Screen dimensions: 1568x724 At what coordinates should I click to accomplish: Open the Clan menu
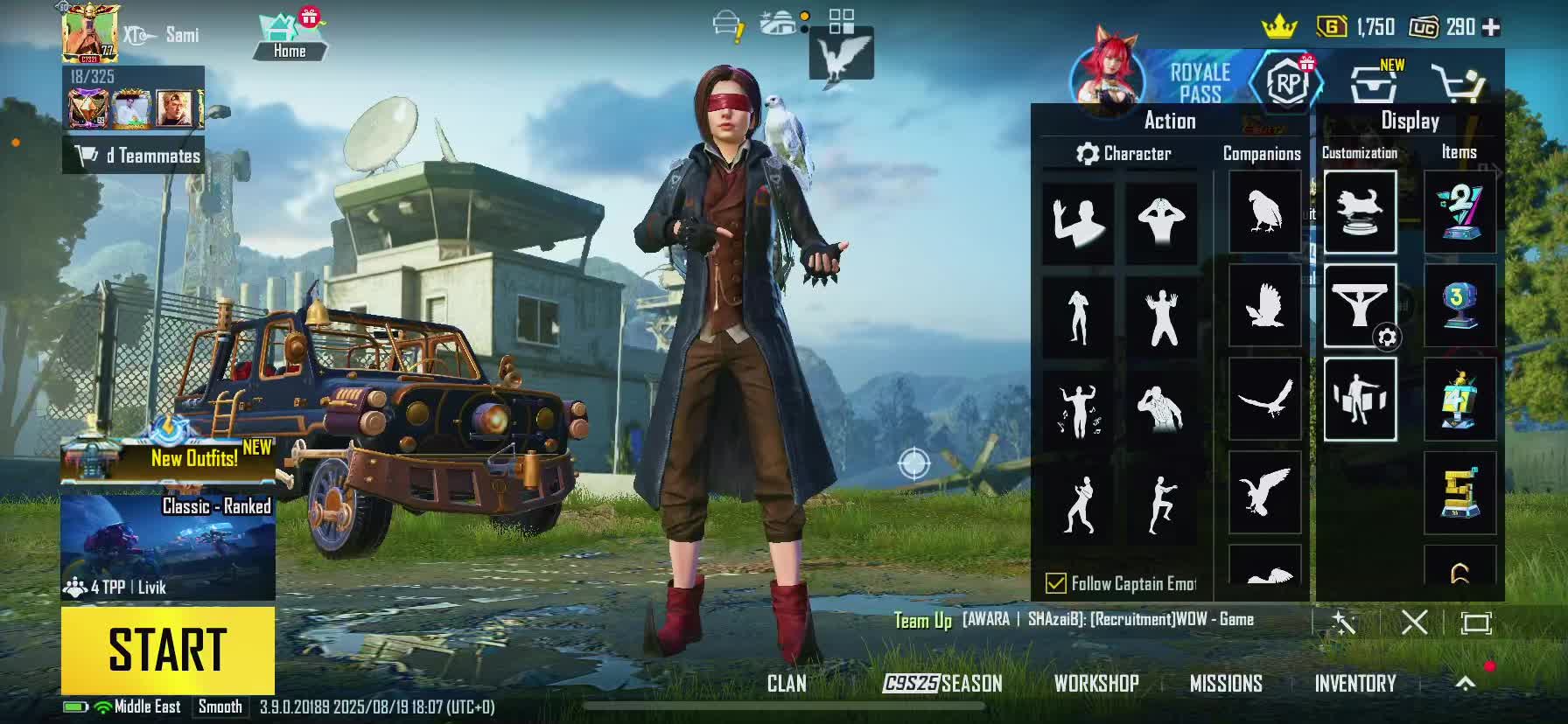(x=787, y=684)
